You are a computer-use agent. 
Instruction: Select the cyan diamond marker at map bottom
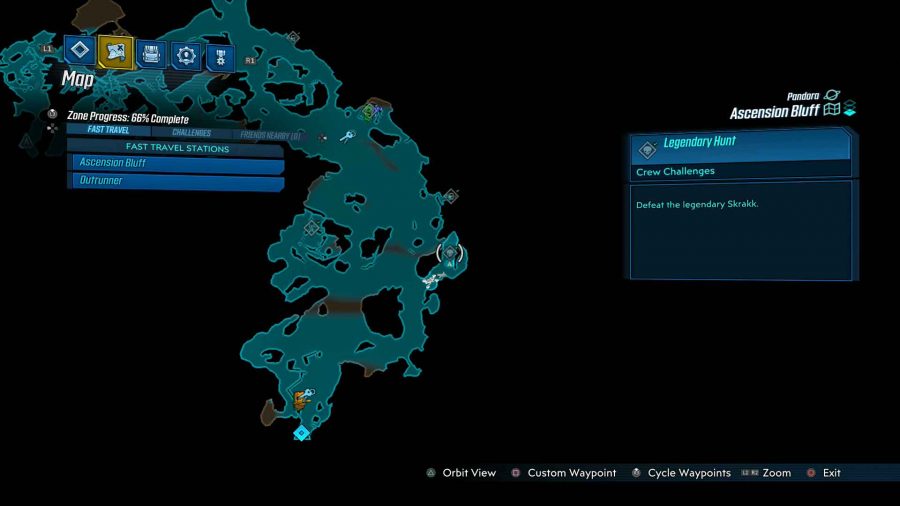(301, 433)
